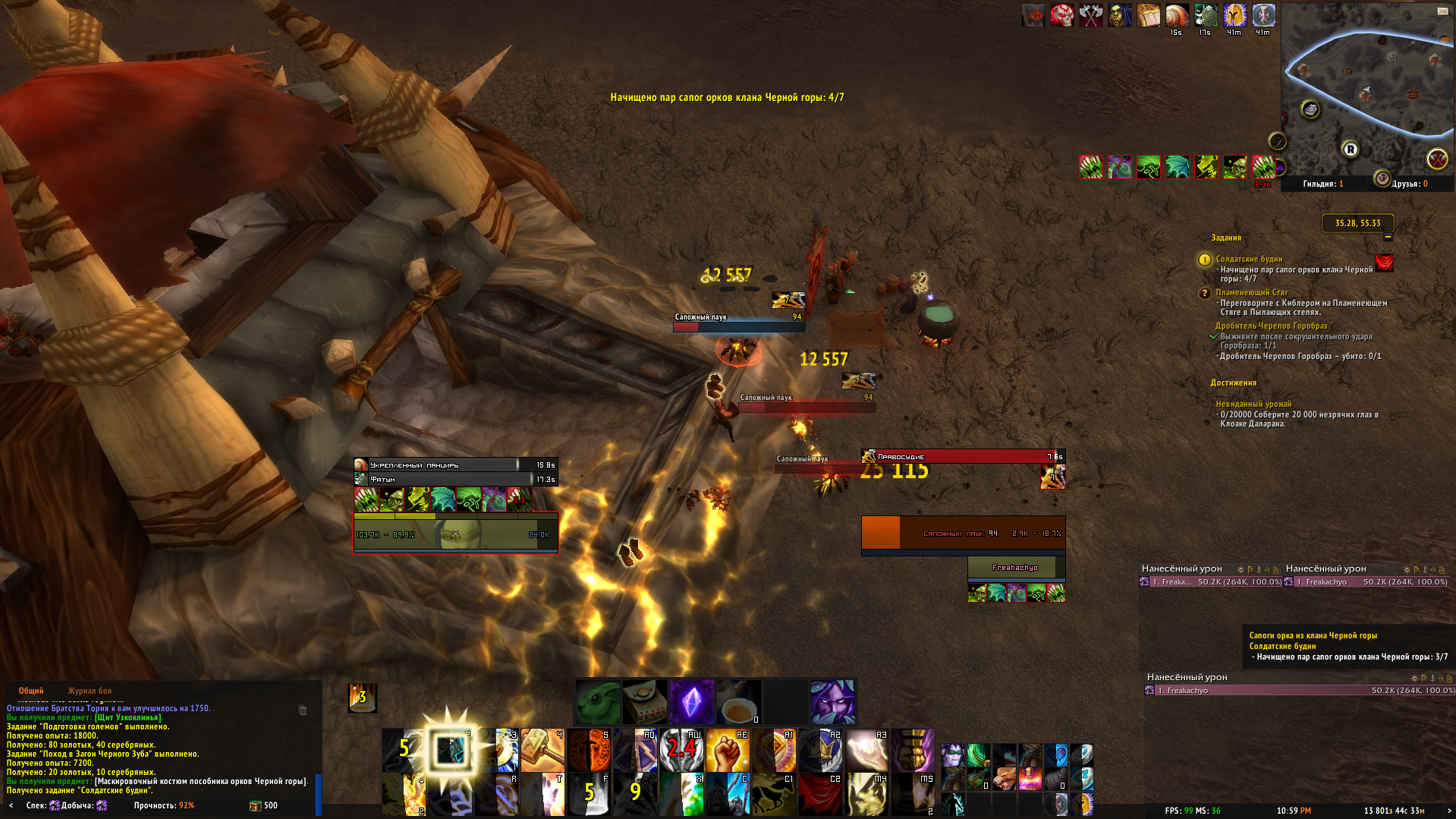
Task: Select the Солдатские будни quest entry
Action: point(1249,259)
